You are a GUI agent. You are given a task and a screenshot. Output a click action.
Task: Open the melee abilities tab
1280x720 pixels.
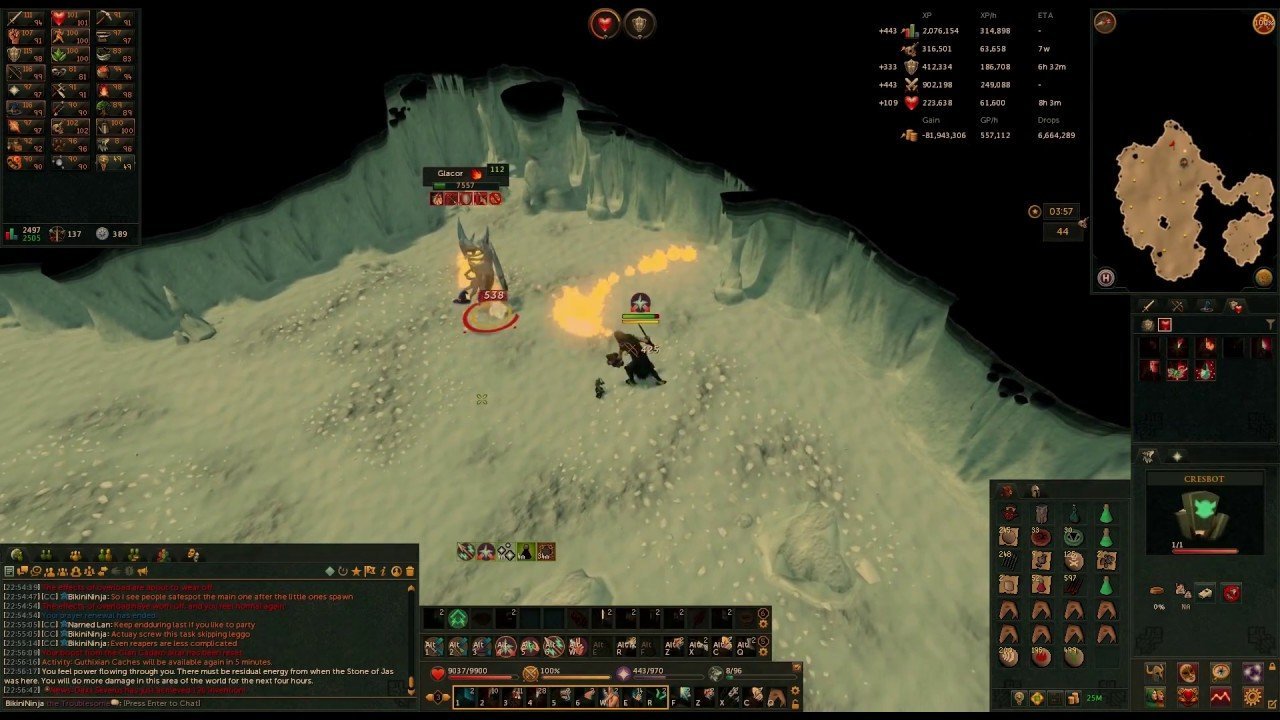(x=1149, y=306)
